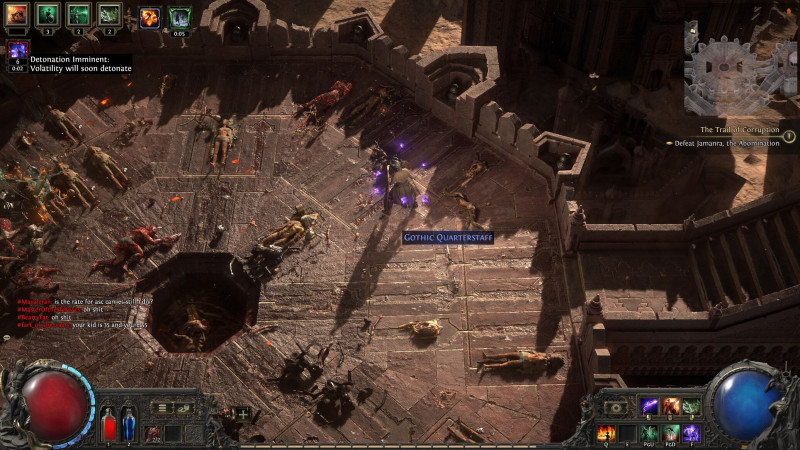Activate the fiery Q skill

pyautogui.click(x=606, y=433)
